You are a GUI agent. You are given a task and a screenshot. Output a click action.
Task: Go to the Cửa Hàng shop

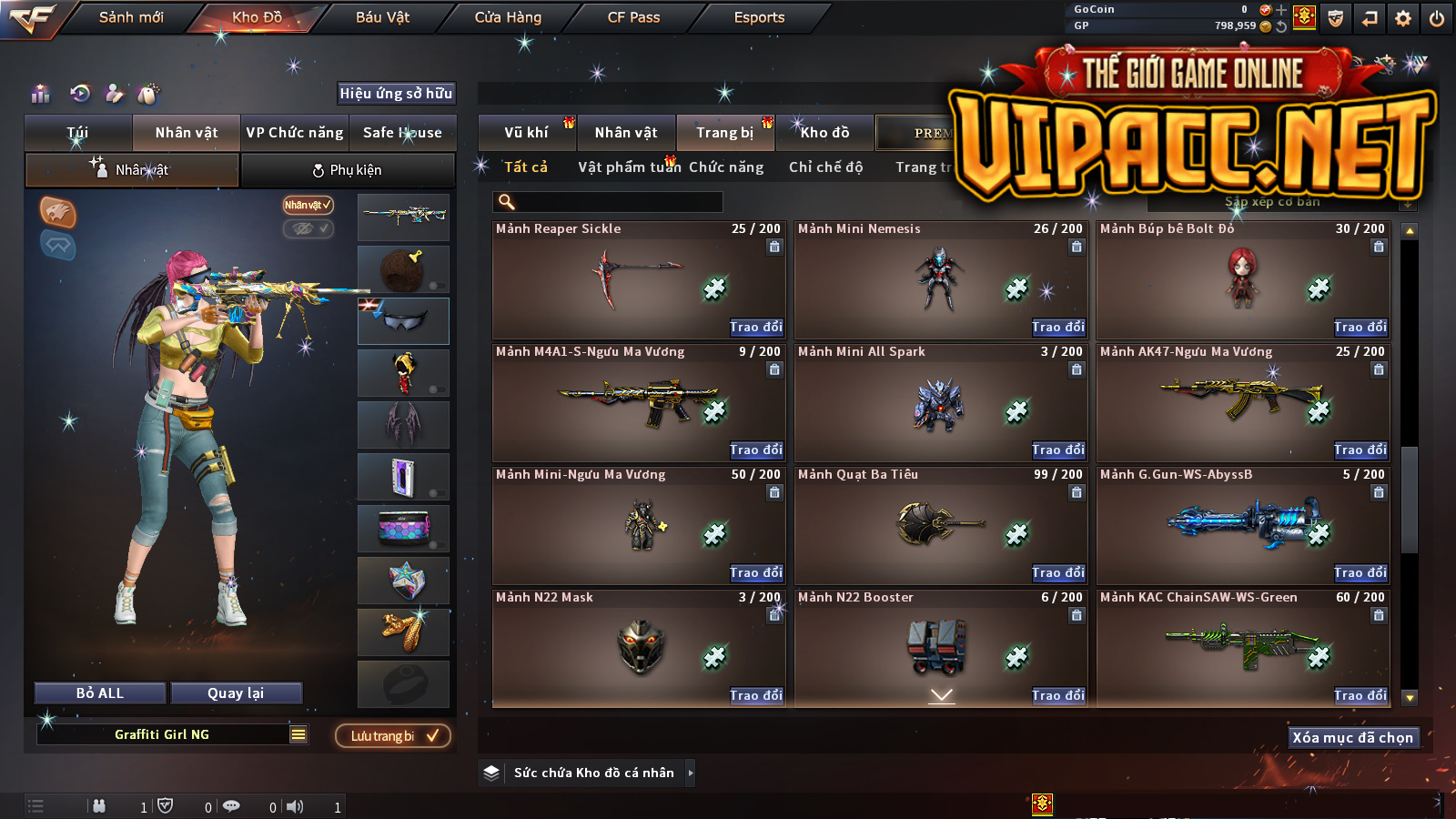[x=508, y=17]
